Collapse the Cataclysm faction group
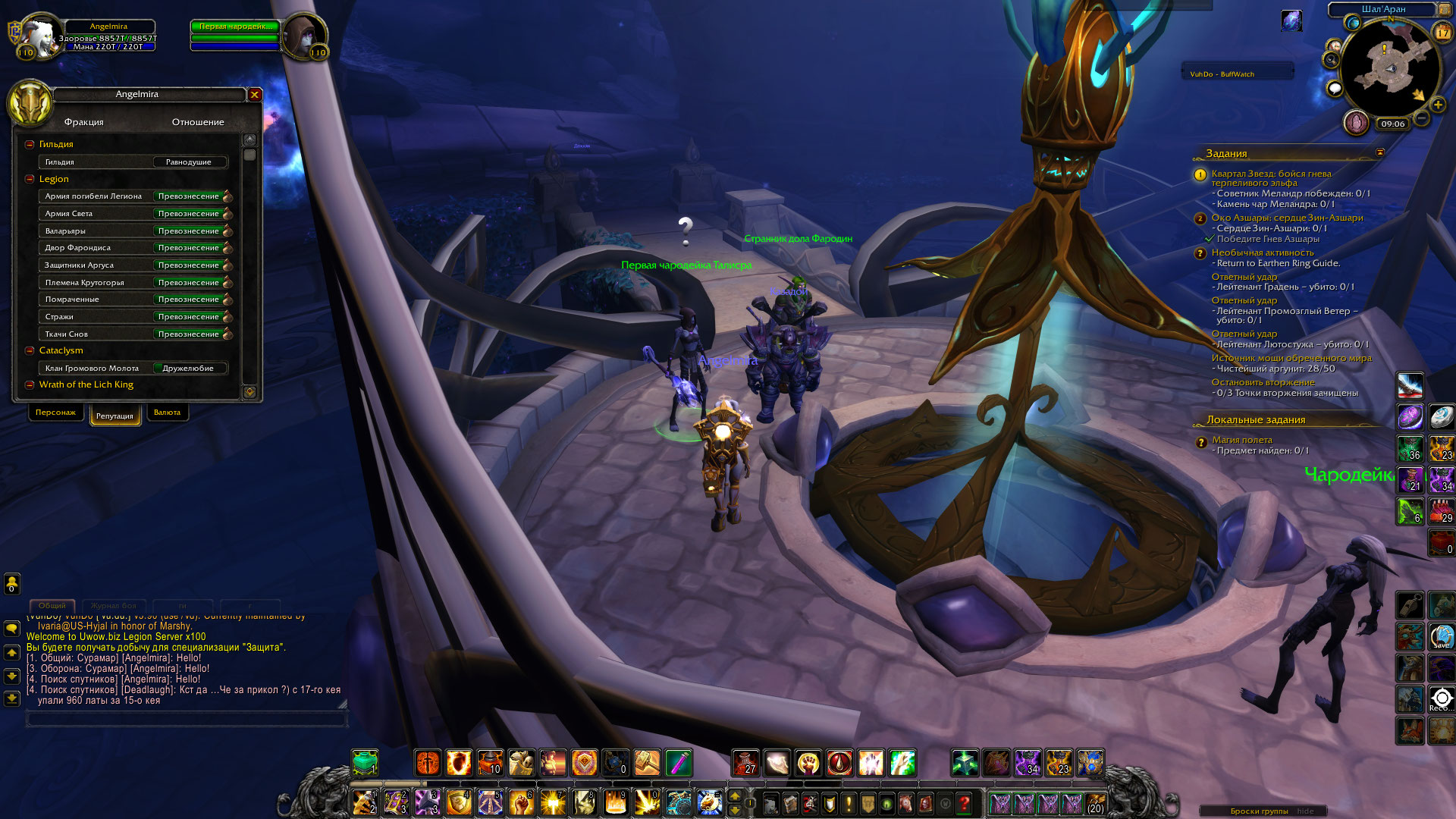The image size is (1456, 819). pyautogui.click(x=30, y=350)
